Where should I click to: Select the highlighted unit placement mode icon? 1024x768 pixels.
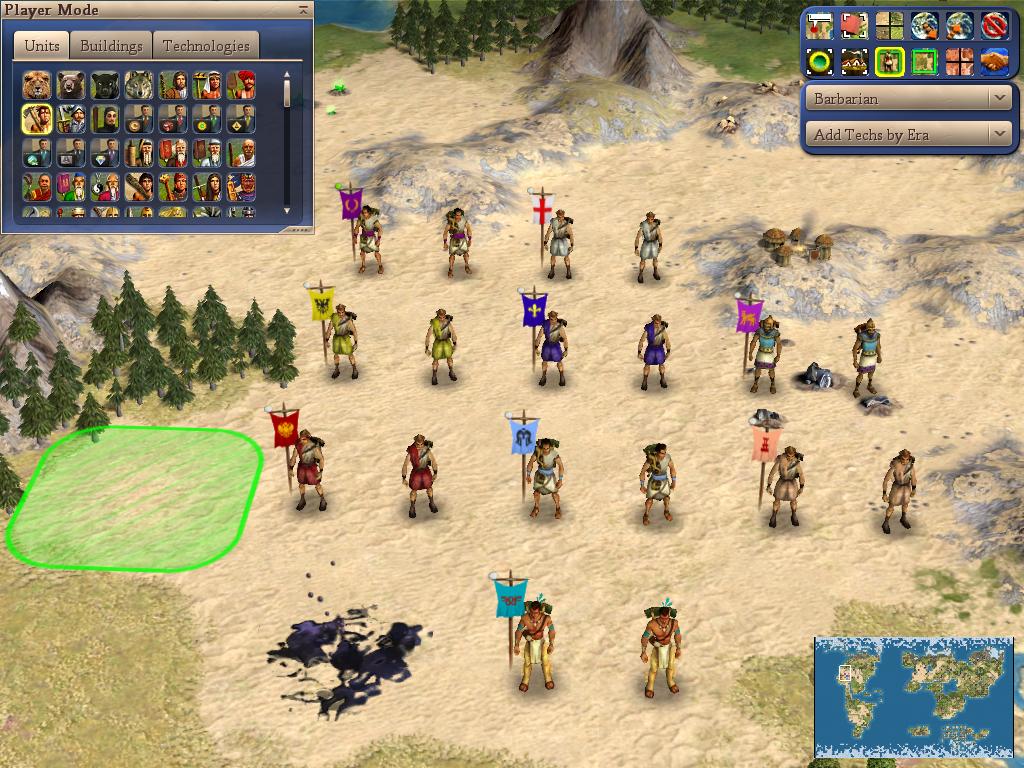[x=889, y=62]
